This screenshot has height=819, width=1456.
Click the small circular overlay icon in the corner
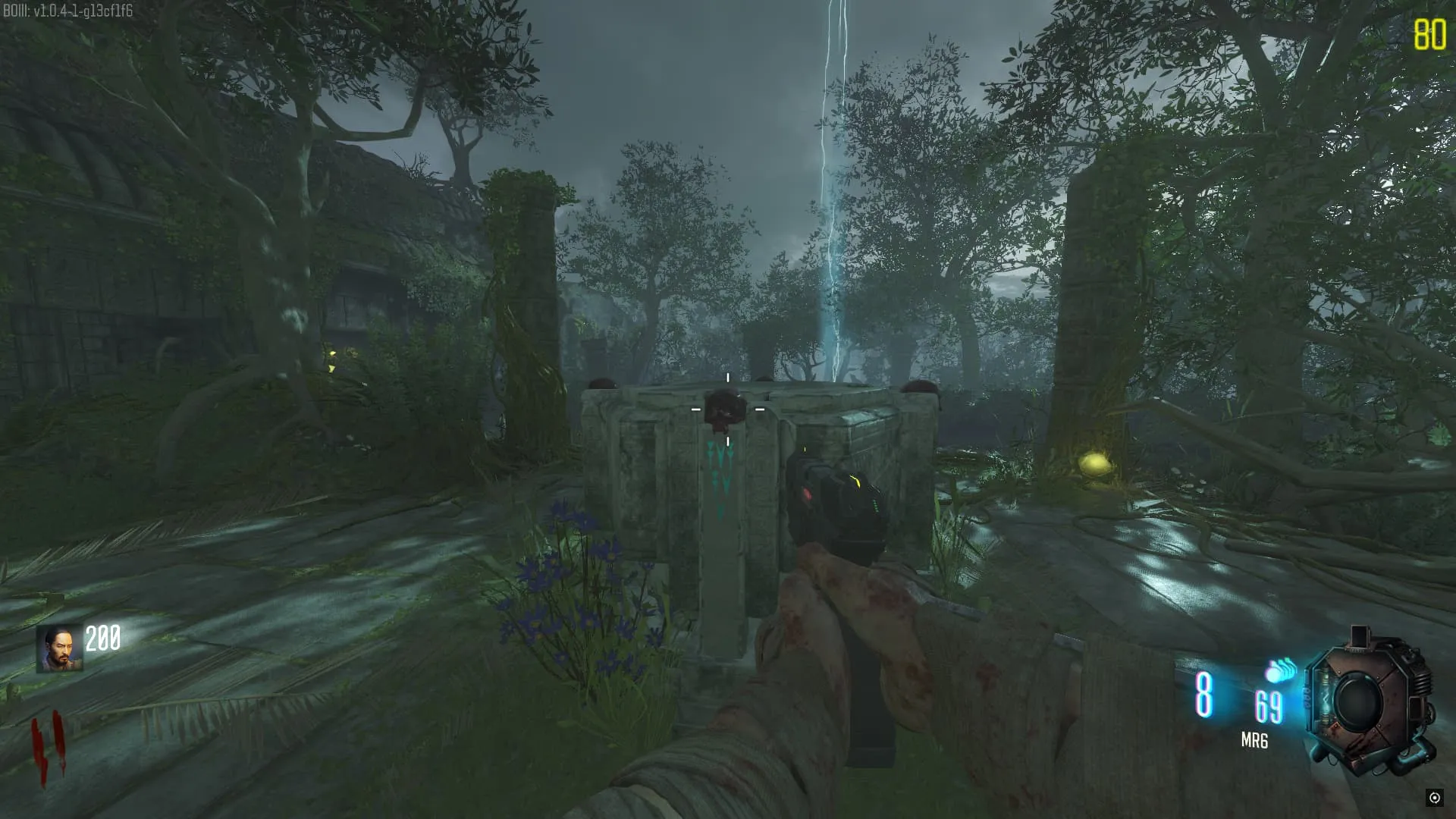point(1434,797)
